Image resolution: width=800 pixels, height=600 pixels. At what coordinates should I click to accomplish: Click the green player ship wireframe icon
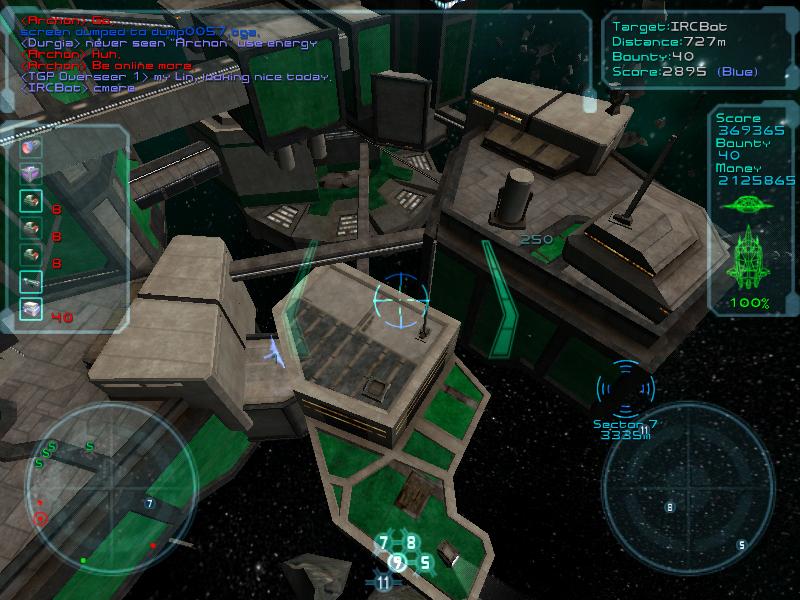pos(747,258)
